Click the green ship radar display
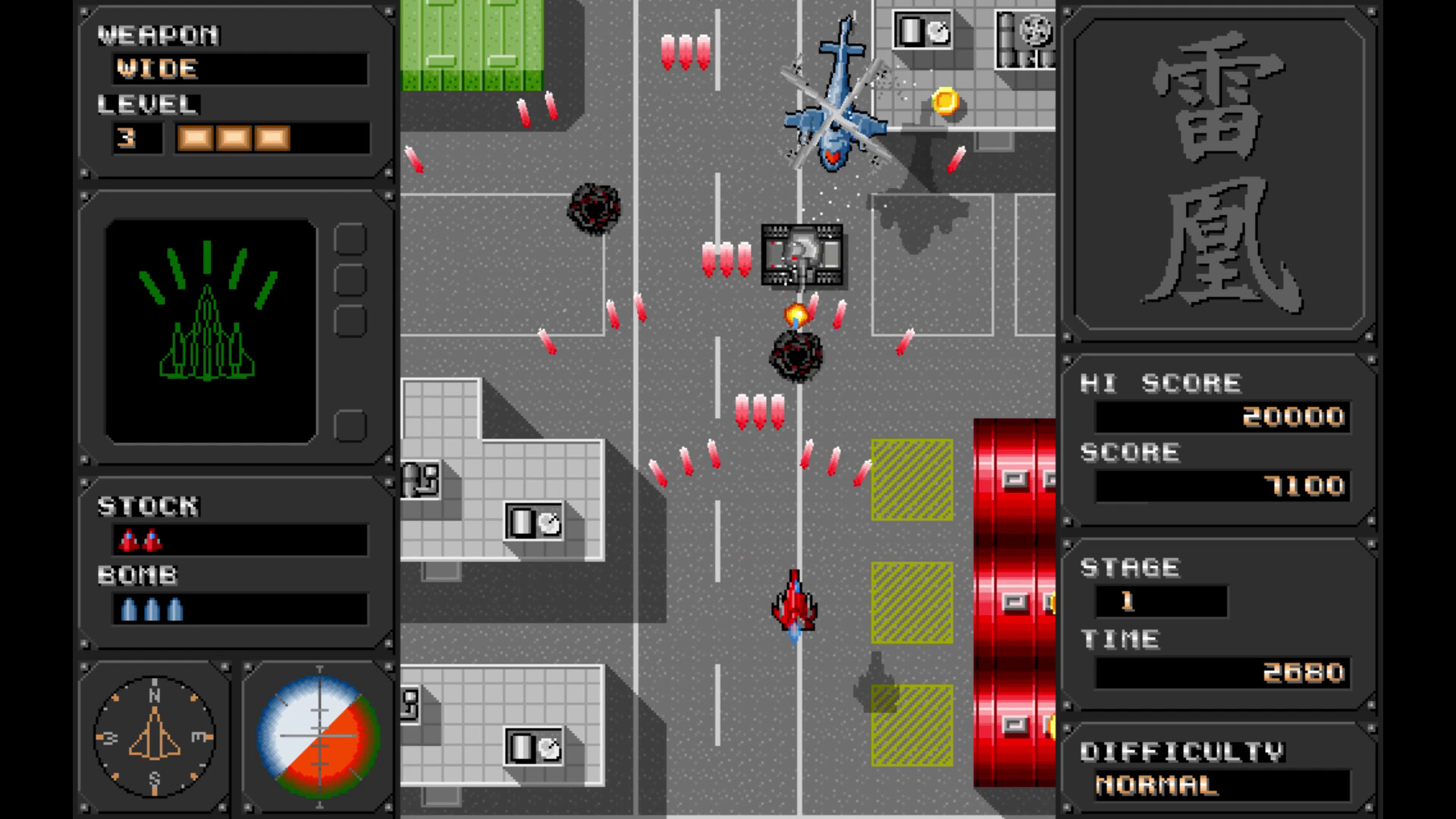This screenshot has height=819, width=1456. coord(211,326)
